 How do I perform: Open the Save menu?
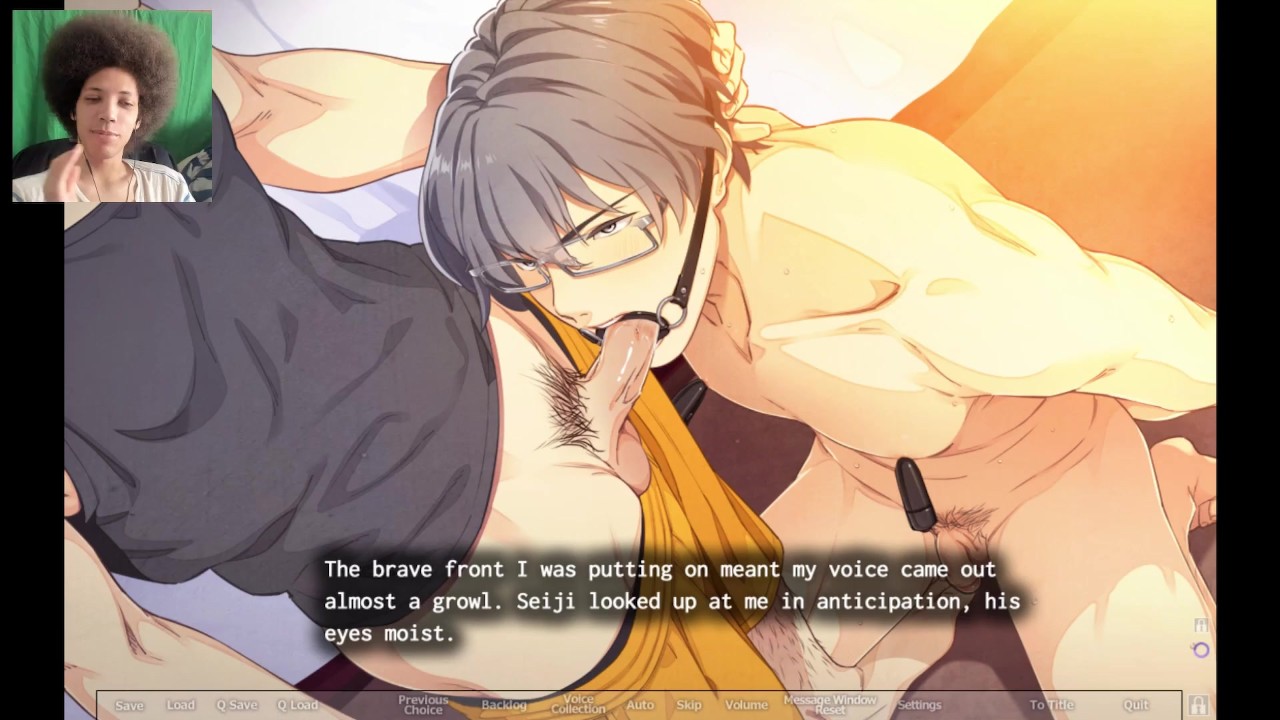[x=129, y=705]
